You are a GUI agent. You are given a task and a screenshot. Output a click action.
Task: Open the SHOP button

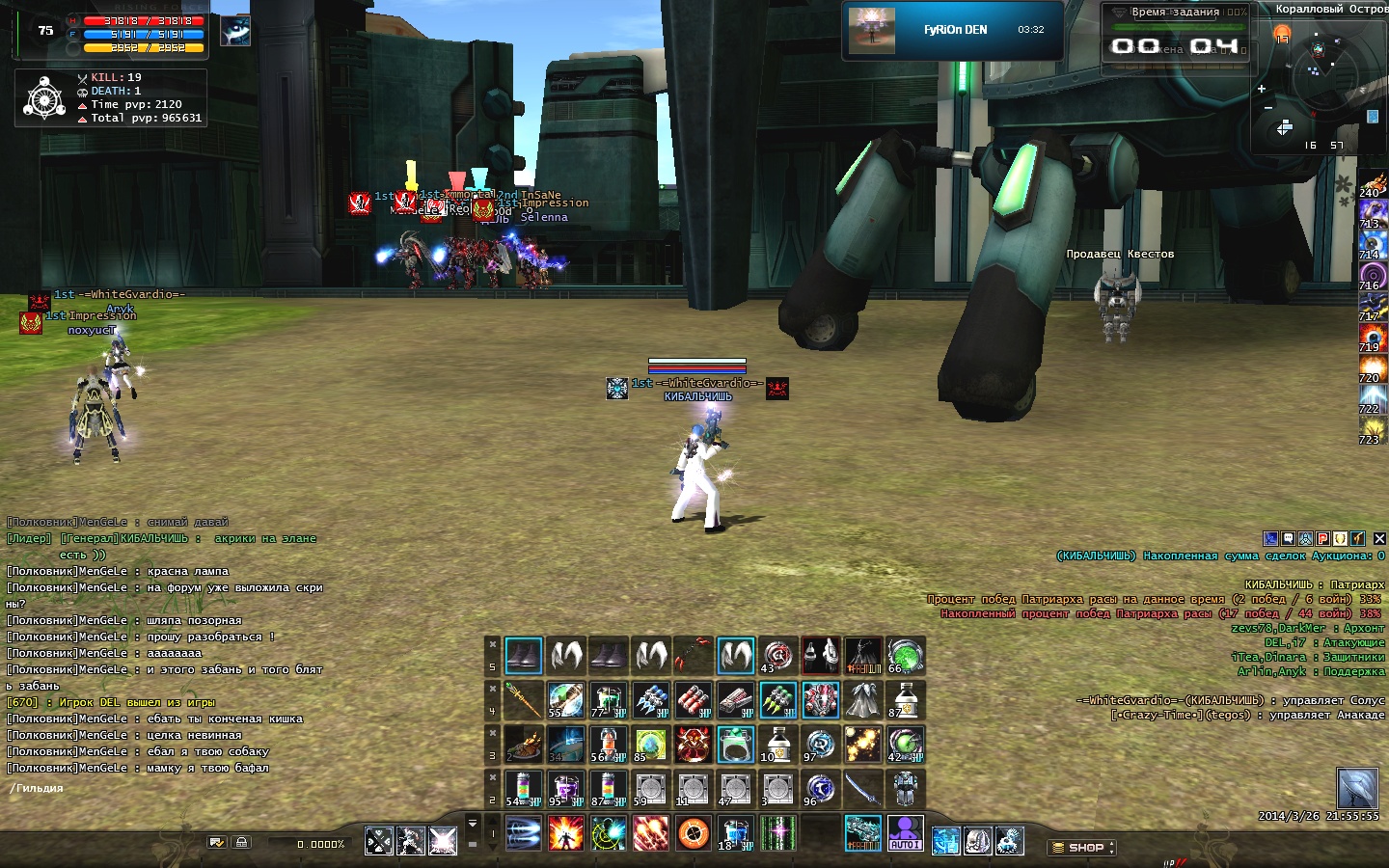[x=1083, y=848]
